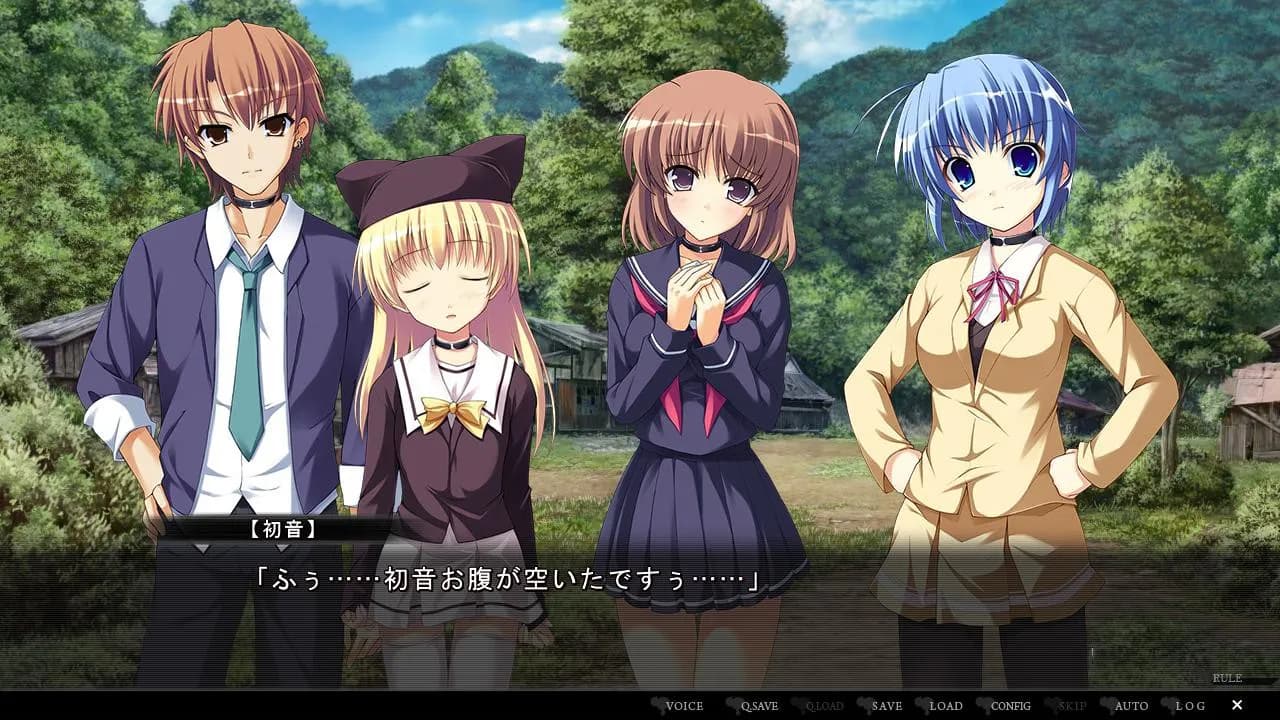
Task: Click the VOICE icon on the bottom bar
Action: 683,705
